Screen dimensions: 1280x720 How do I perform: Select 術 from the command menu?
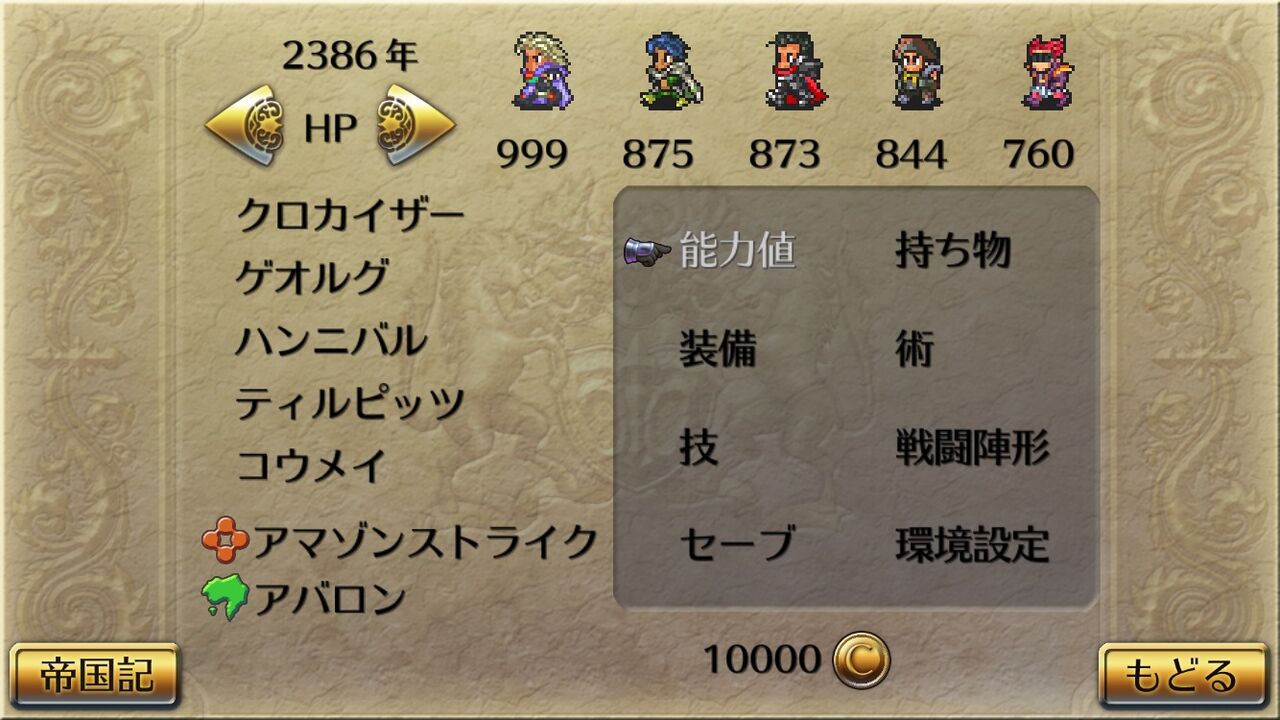(x=916, y=350)
